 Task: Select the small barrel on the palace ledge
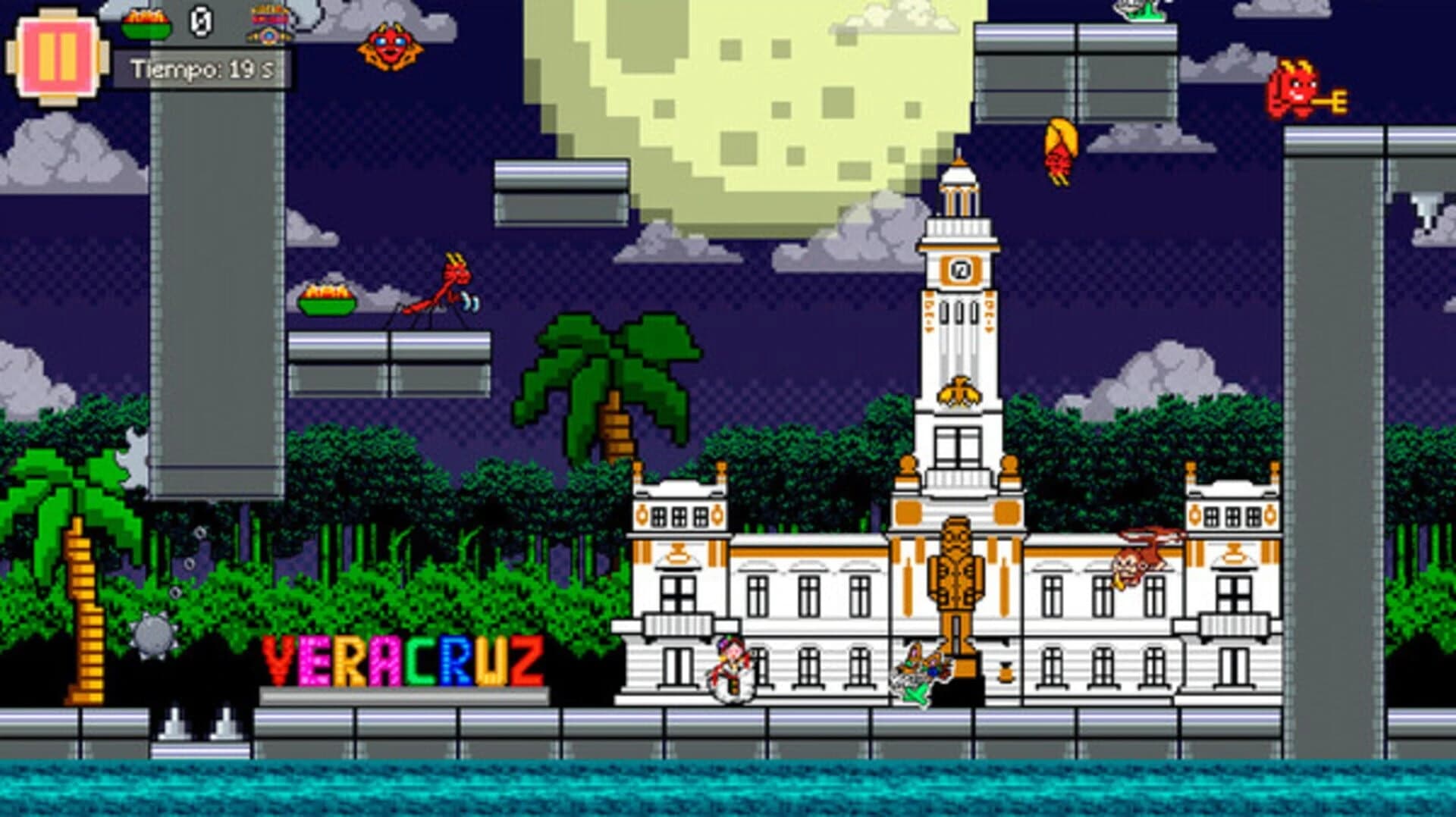click(1006, 671)
